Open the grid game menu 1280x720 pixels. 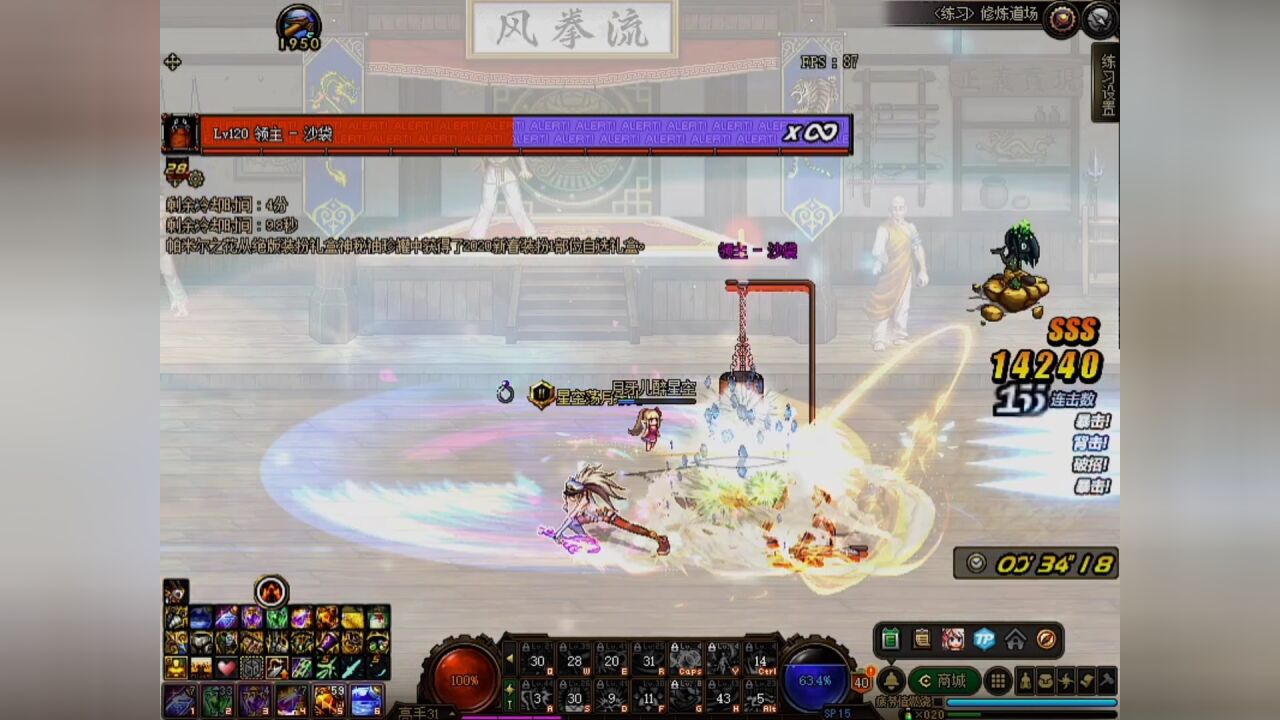pos(997,680)
